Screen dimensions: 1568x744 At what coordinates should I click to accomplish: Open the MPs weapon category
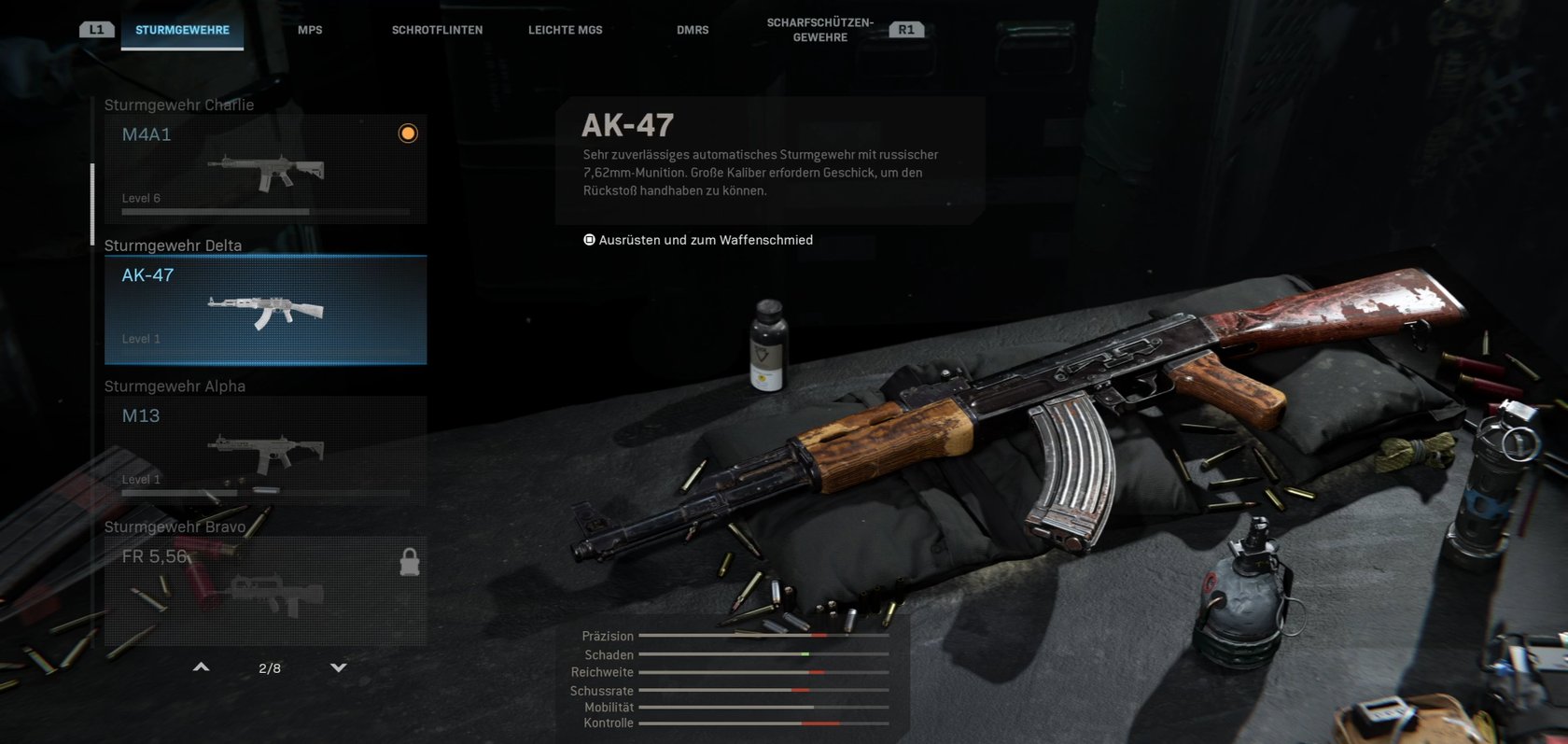tap(310, 30)
